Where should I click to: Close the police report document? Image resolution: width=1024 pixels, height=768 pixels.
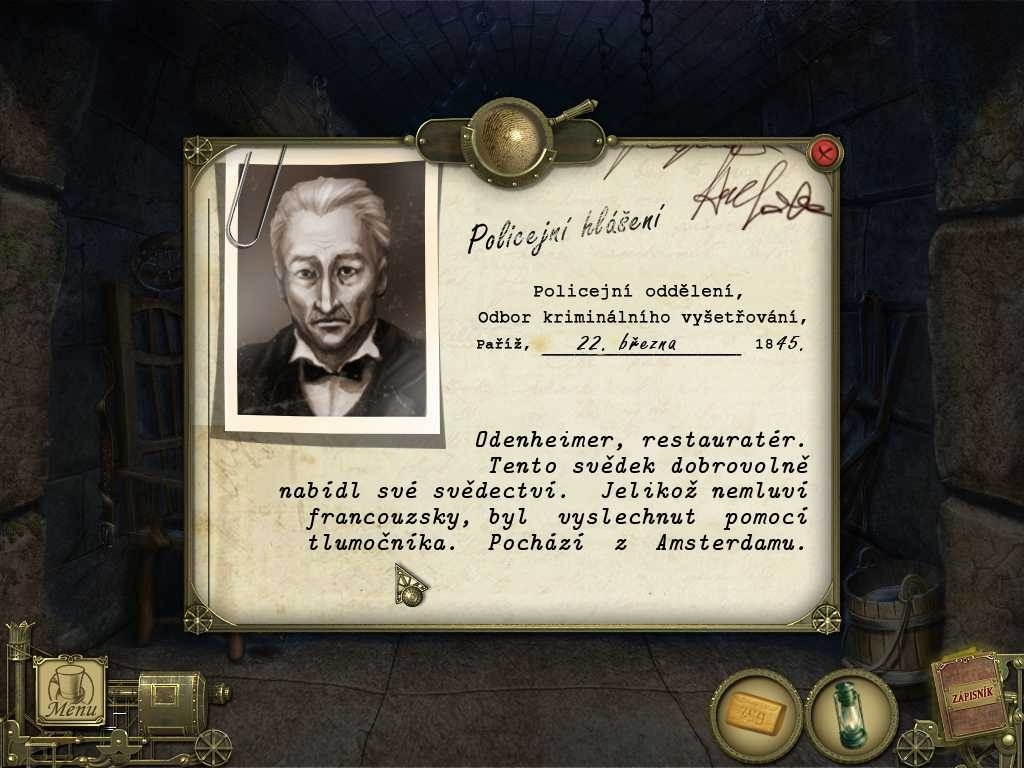coord(826,153)
